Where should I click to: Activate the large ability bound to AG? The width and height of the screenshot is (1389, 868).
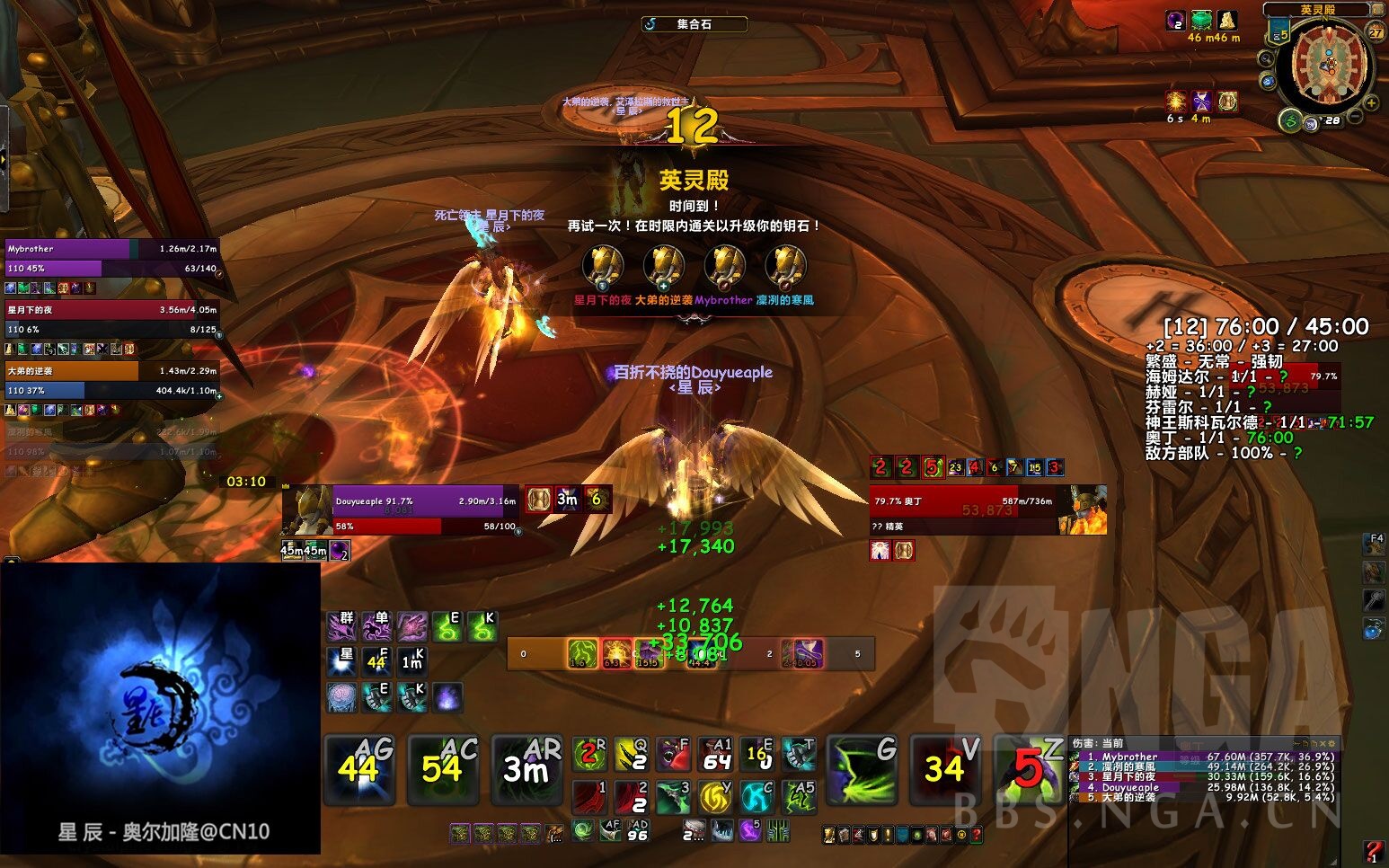[359, 769]
